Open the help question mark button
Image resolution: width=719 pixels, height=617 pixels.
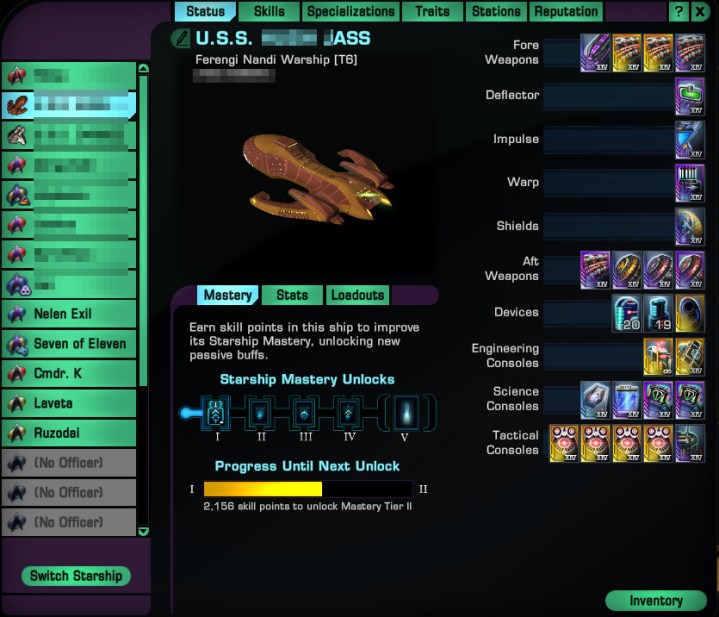[679, 12]
